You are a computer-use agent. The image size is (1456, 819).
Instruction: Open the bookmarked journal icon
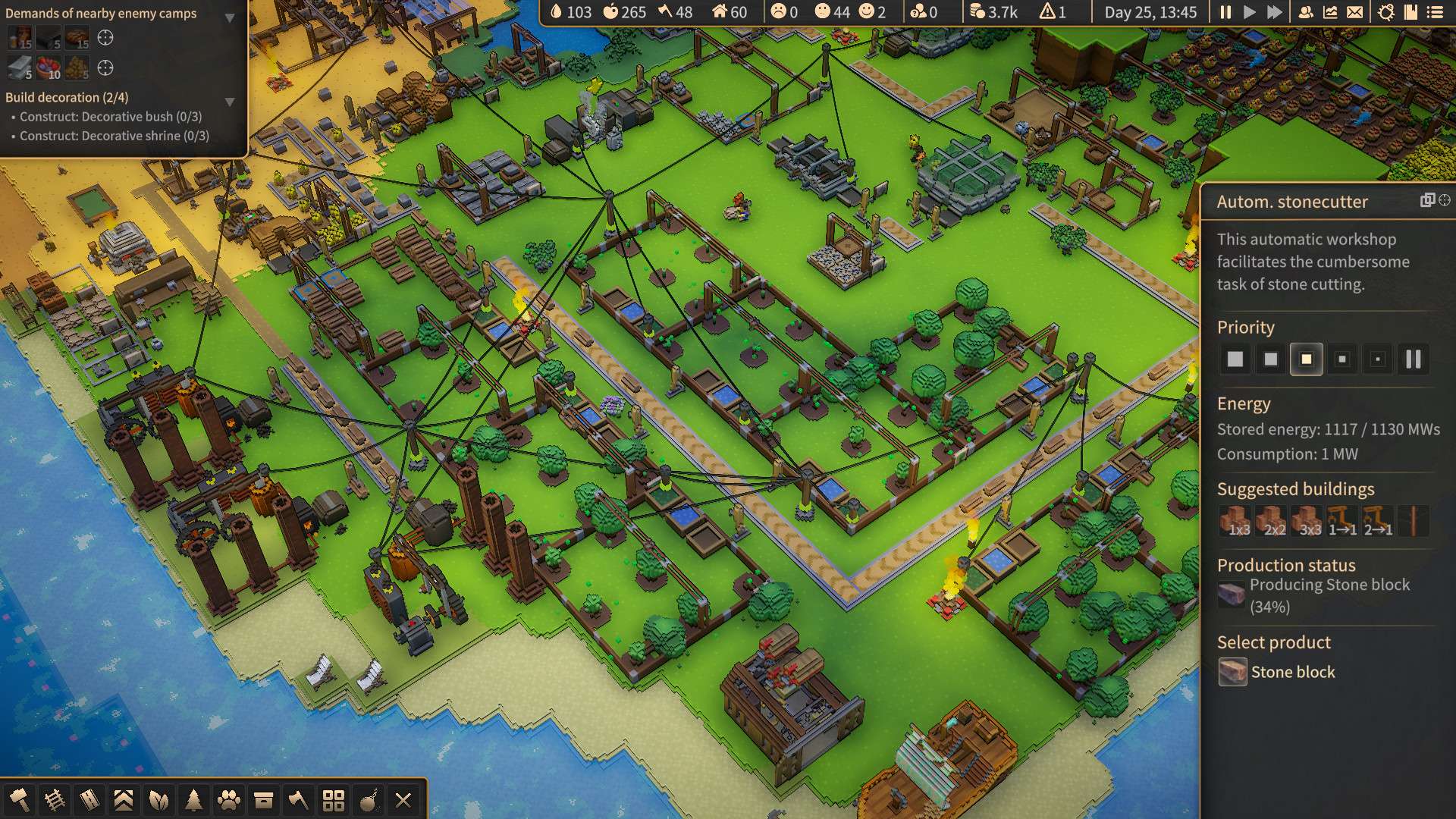(x=1410, y=12)
